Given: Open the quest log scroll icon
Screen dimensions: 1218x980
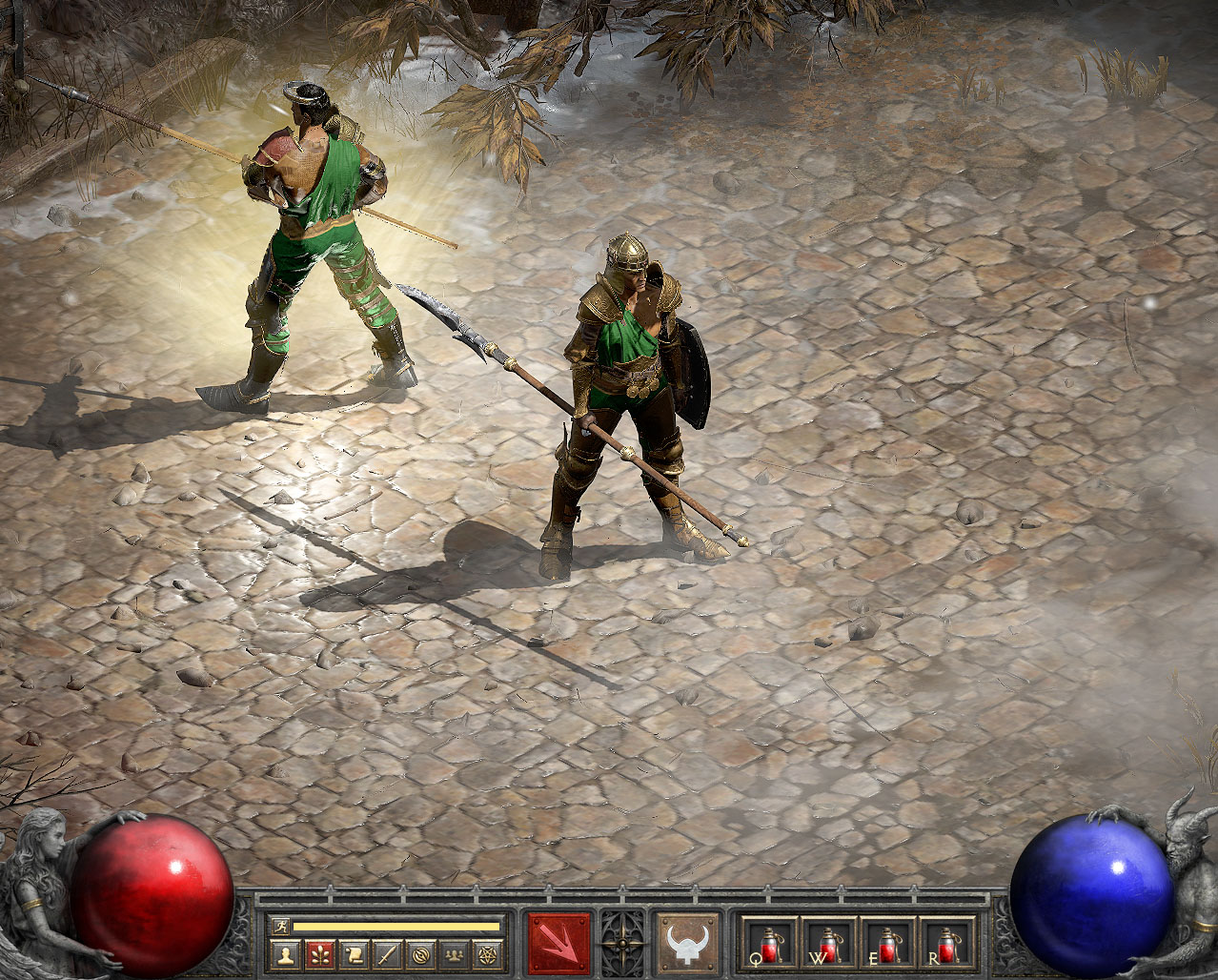Looking at the screenshot, I should click(x=353, y=953).
